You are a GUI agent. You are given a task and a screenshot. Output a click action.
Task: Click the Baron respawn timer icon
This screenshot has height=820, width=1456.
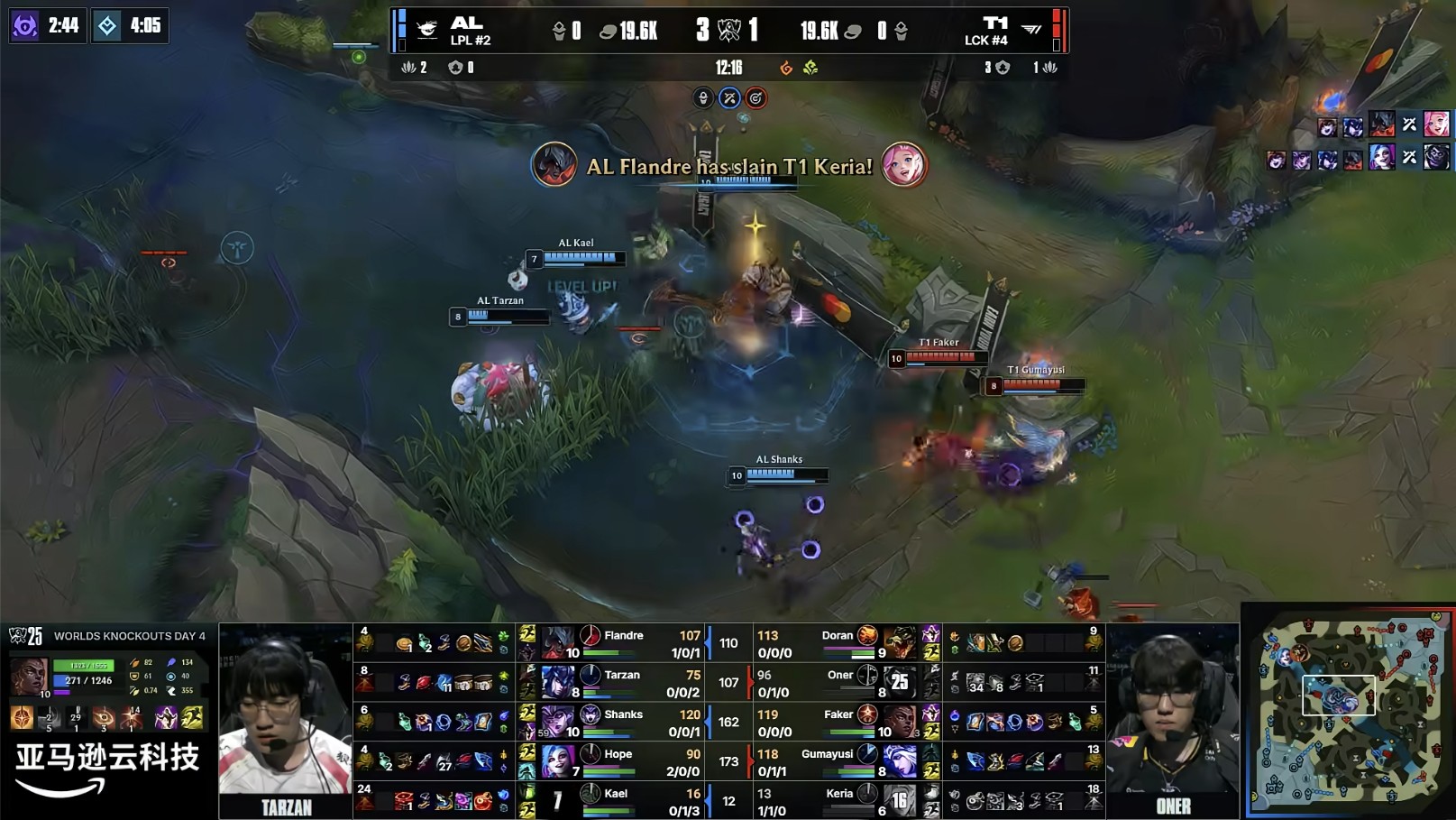[25, 25]
